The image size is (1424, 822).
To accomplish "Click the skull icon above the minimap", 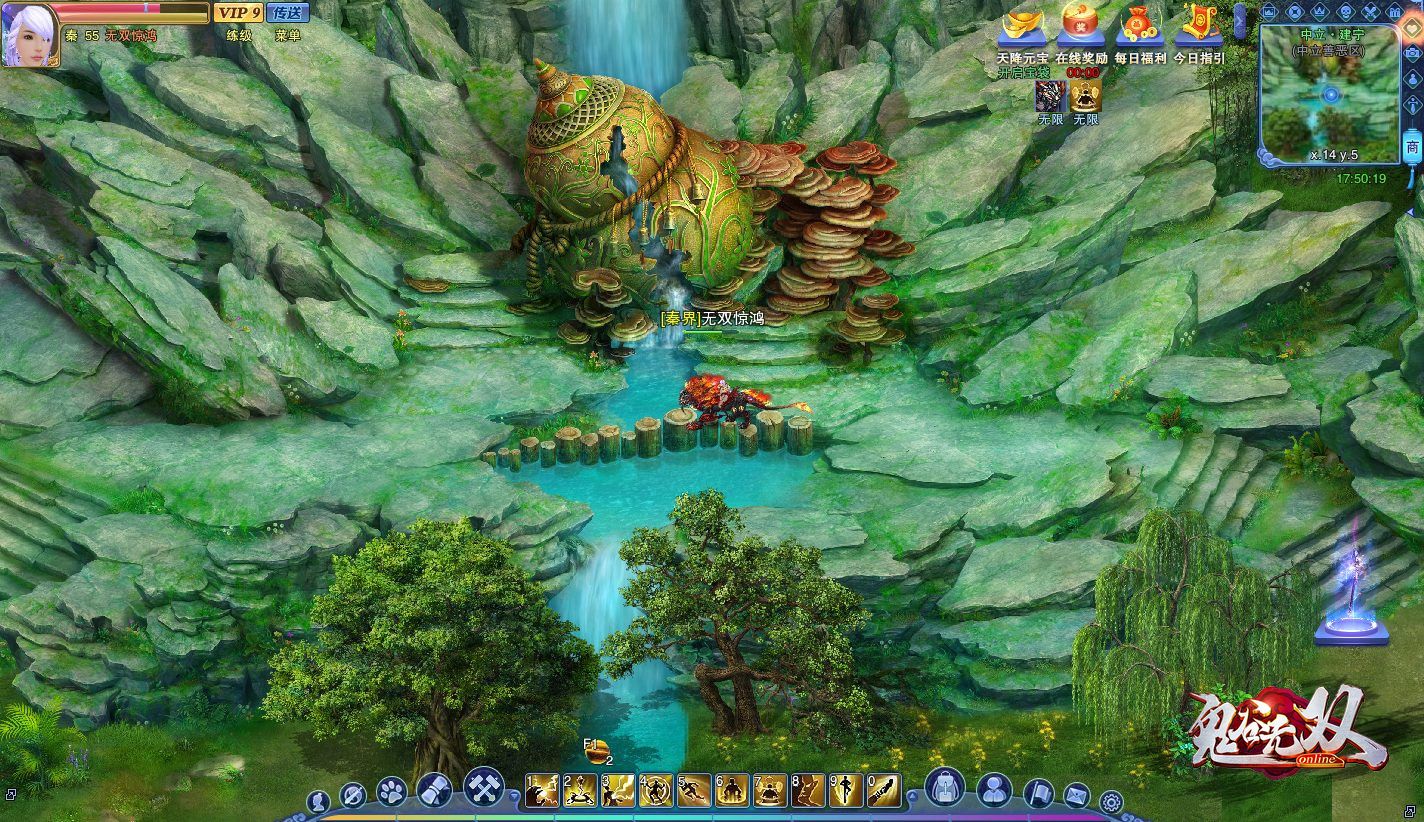I will pyautogui.click(x=1344, y=12).
